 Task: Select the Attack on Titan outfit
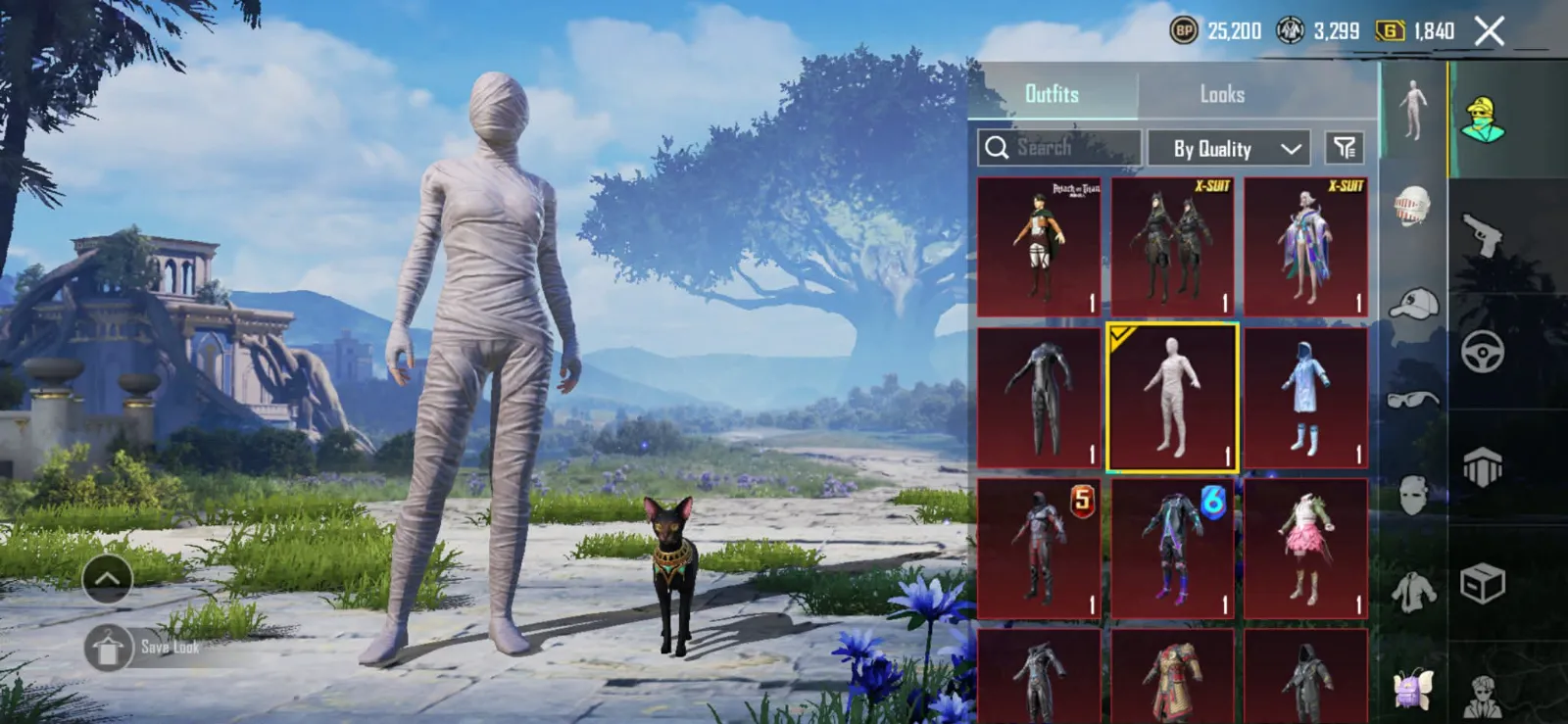[1039, 246]
